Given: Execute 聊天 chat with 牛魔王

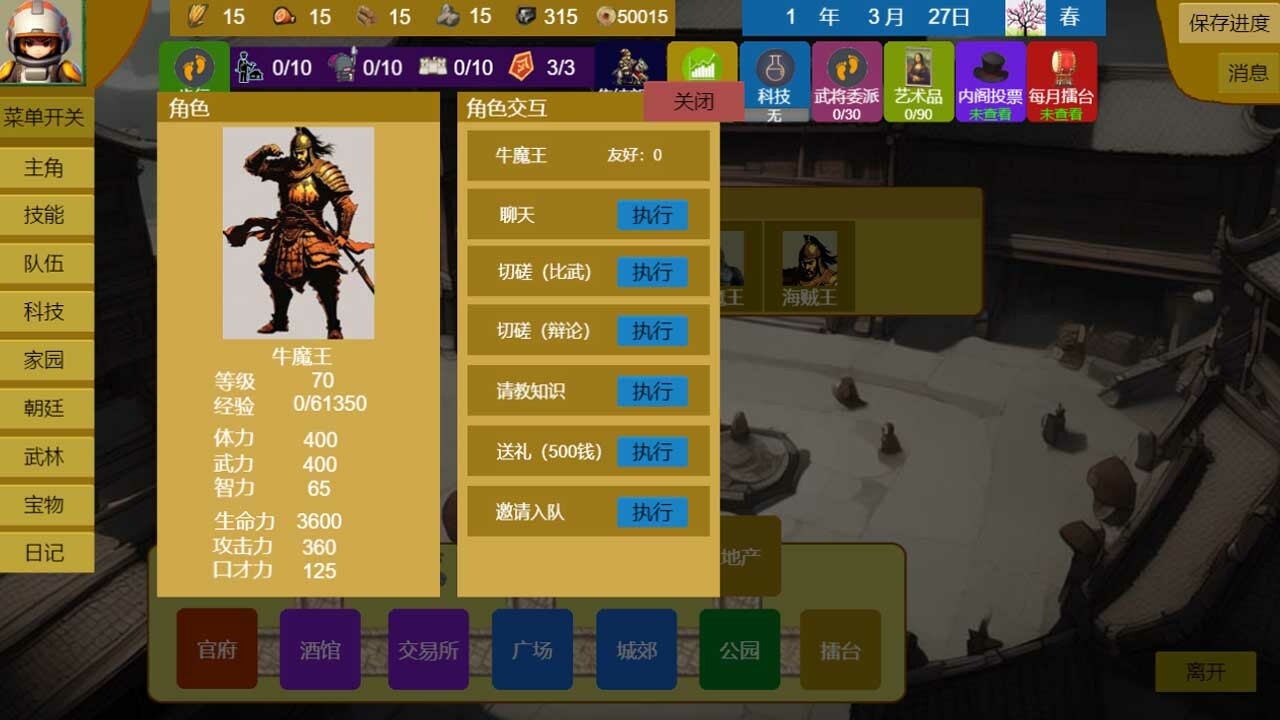Looking at the screenshot, I should pyautogui.click(x=652, y=215).
